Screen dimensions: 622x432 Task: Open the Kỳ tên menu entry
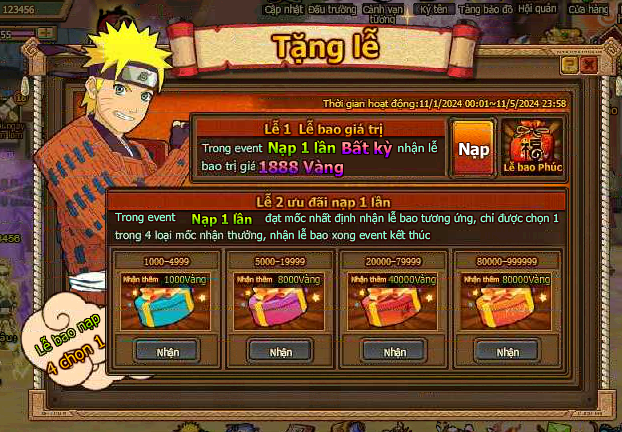click(x=434, y=9)
